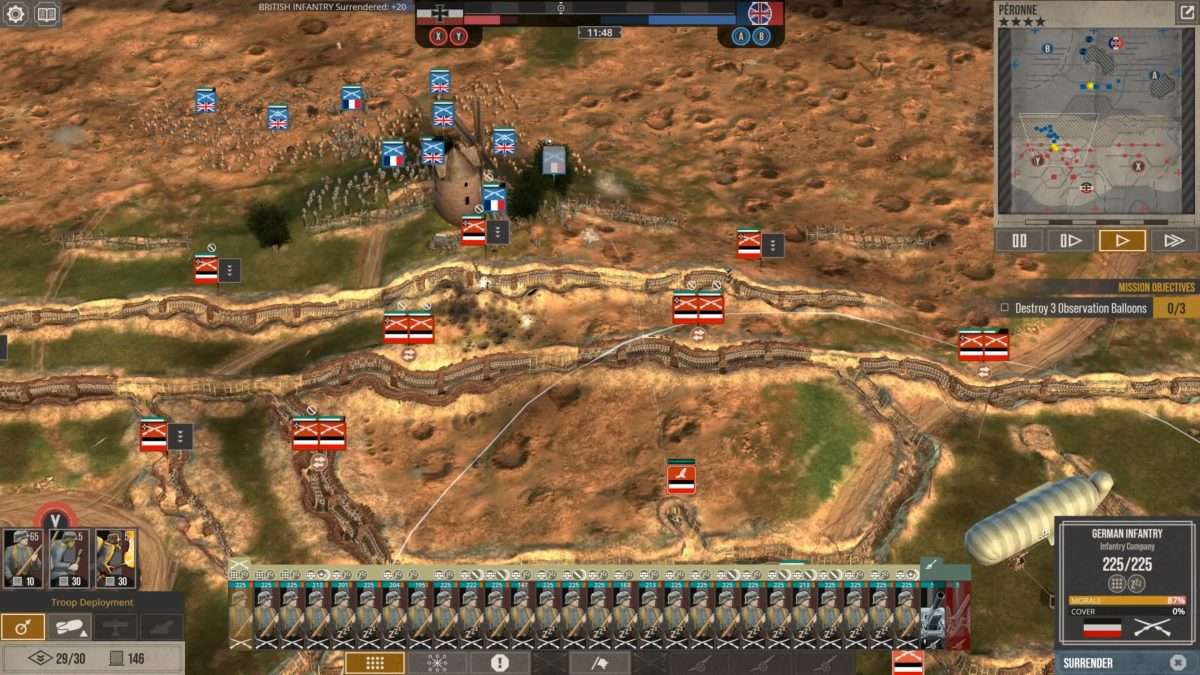Select the rifleman reinforcement card costing 10
Image resolution: width=1200 pixels, height=675 pixels.
[23, 558]
